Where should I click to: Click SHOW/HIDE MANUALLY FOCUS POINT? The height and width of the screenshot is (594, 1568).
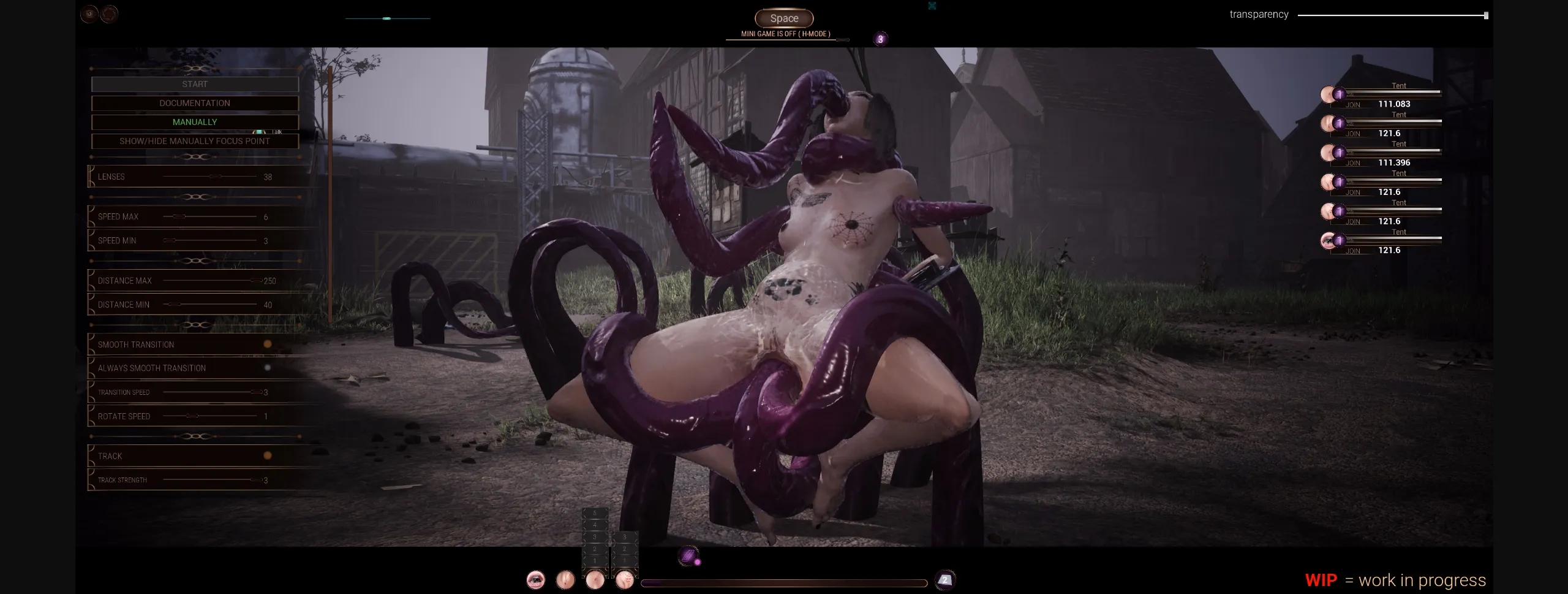195,140
